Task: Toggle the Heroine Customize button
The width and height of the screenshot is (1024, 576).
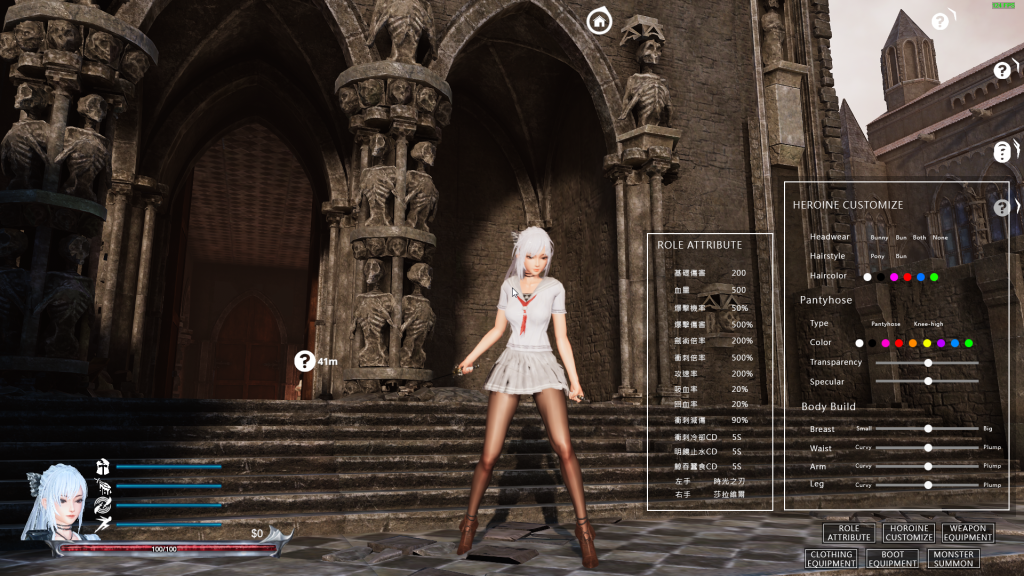Action: point(908,533)
